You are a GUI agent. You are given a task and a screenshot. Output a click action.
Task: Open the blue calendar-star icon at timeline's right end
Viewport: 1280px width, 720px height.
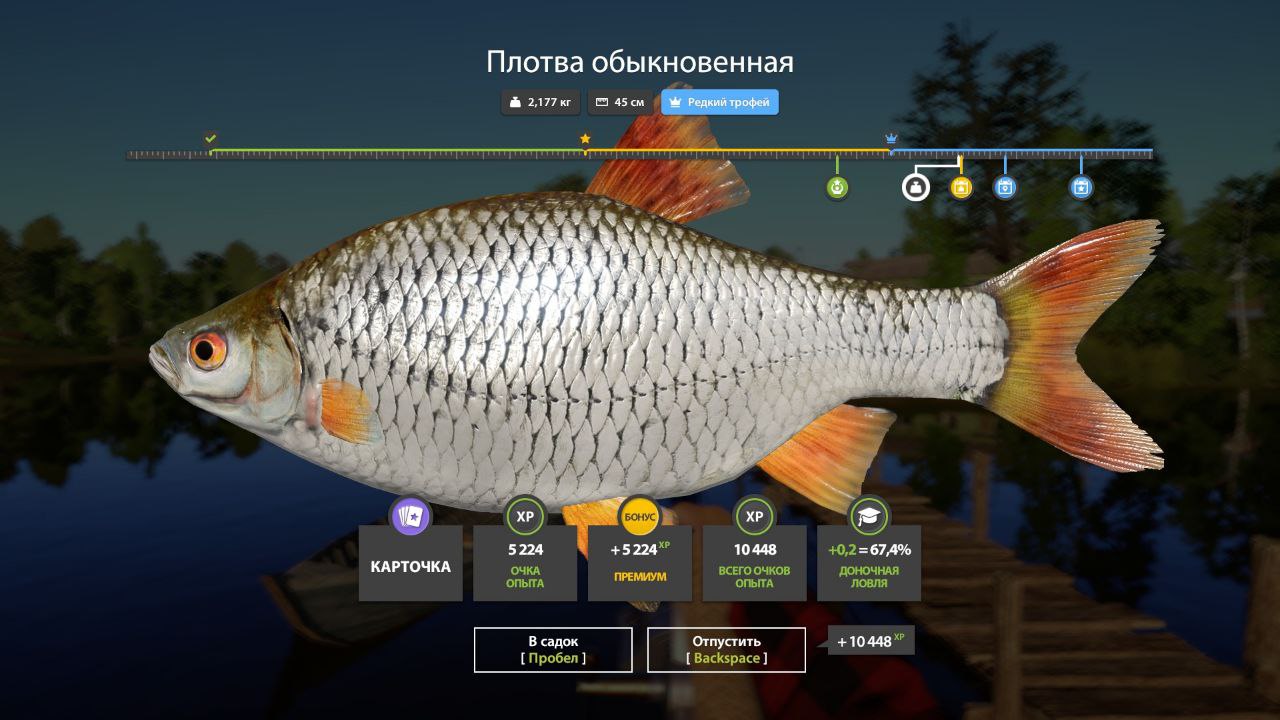pyautogui.click(x=1080, y=187)
